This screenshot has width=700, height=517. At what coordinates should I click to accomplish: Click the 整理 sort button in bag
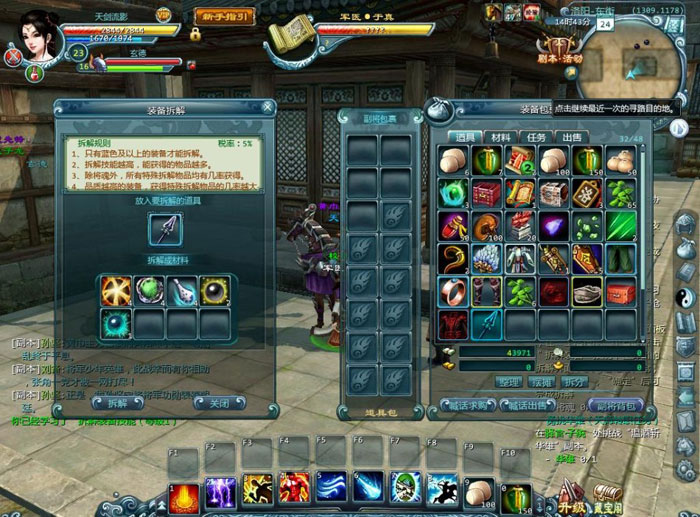tap(509, 381)
